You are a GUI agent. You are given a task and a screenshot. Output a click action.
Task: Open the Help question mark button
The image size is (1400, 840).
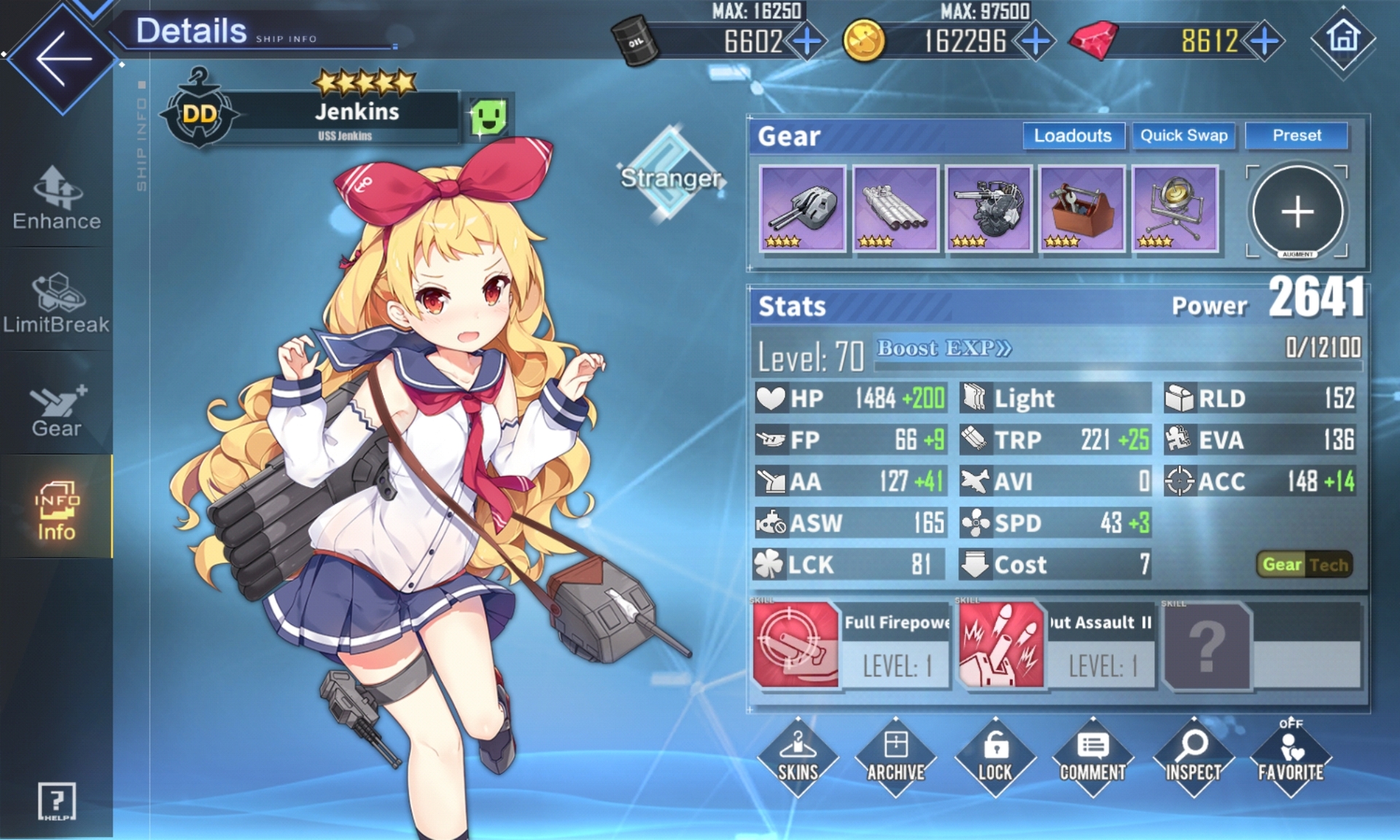(56, 801)
